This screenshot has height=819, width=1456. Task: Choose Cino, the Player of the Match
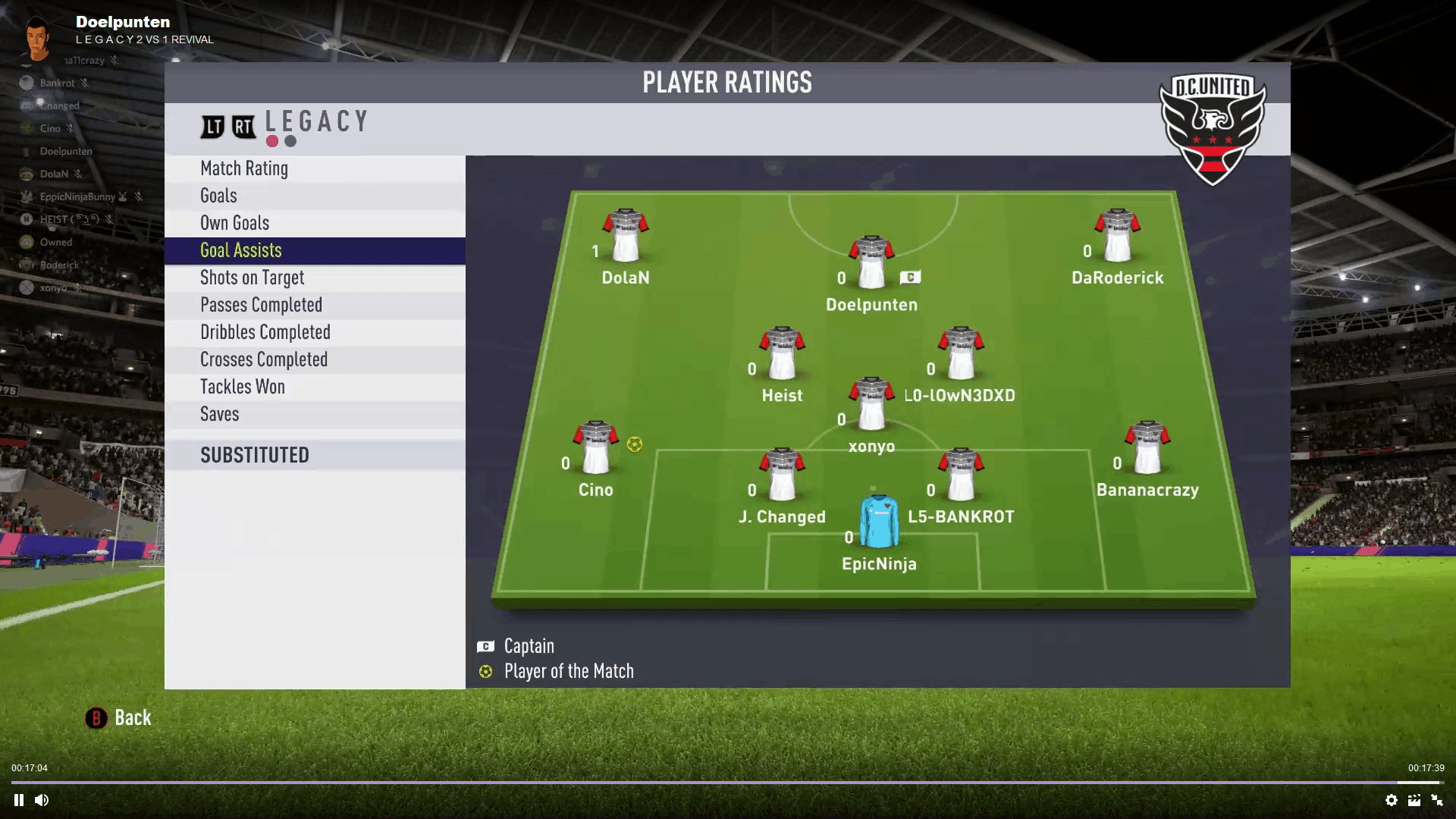596,449
